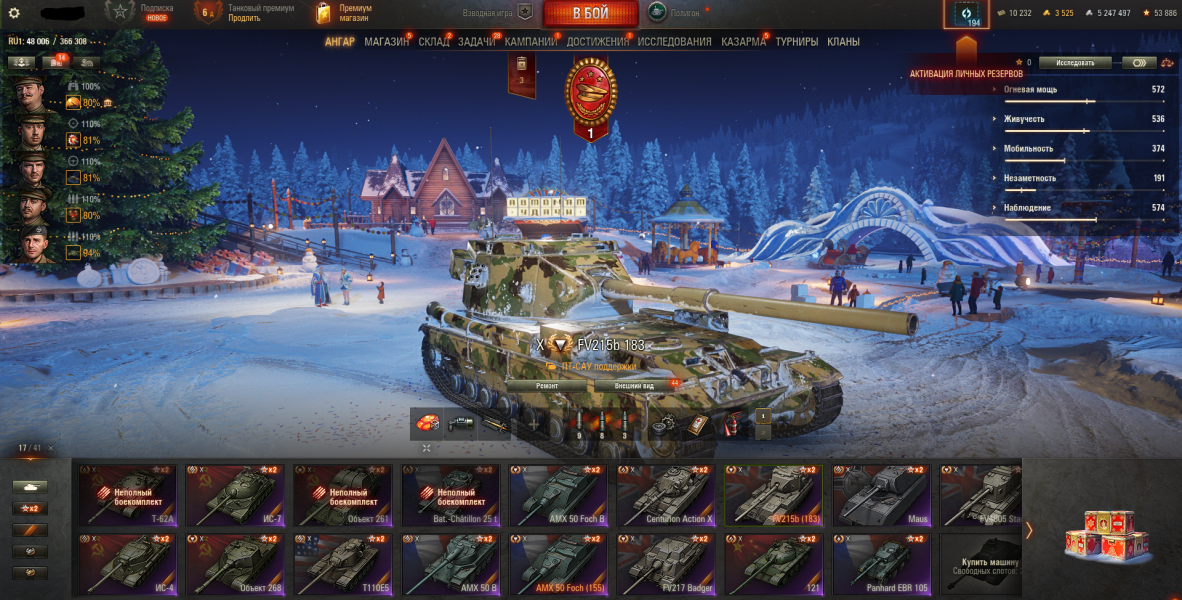
Task: Open the КЛАНЫ tab
Action: pyautogui.click(x=843, y=42)
